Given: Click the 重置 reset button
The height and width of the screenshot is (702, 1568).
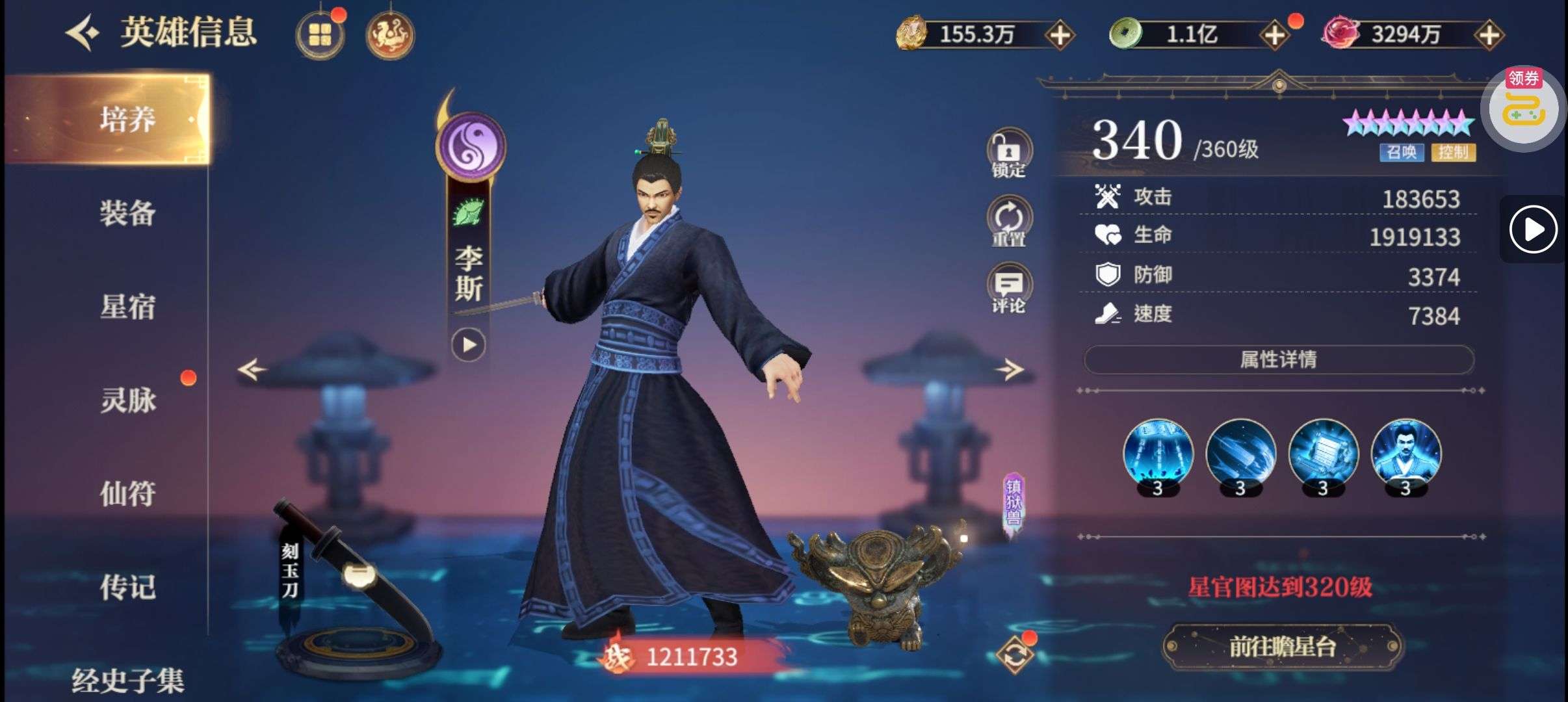Looking at the screenshot, I should click(1008, 223).
